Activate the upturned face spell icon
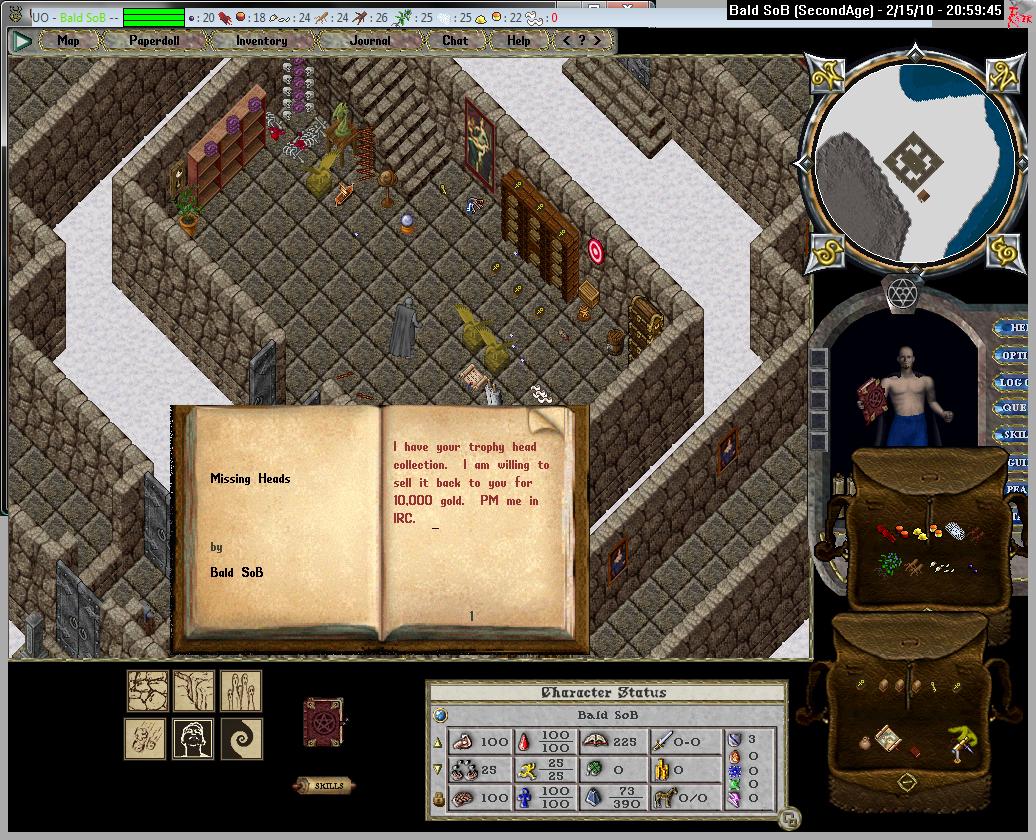The image size is (1036, 840). 193,738
